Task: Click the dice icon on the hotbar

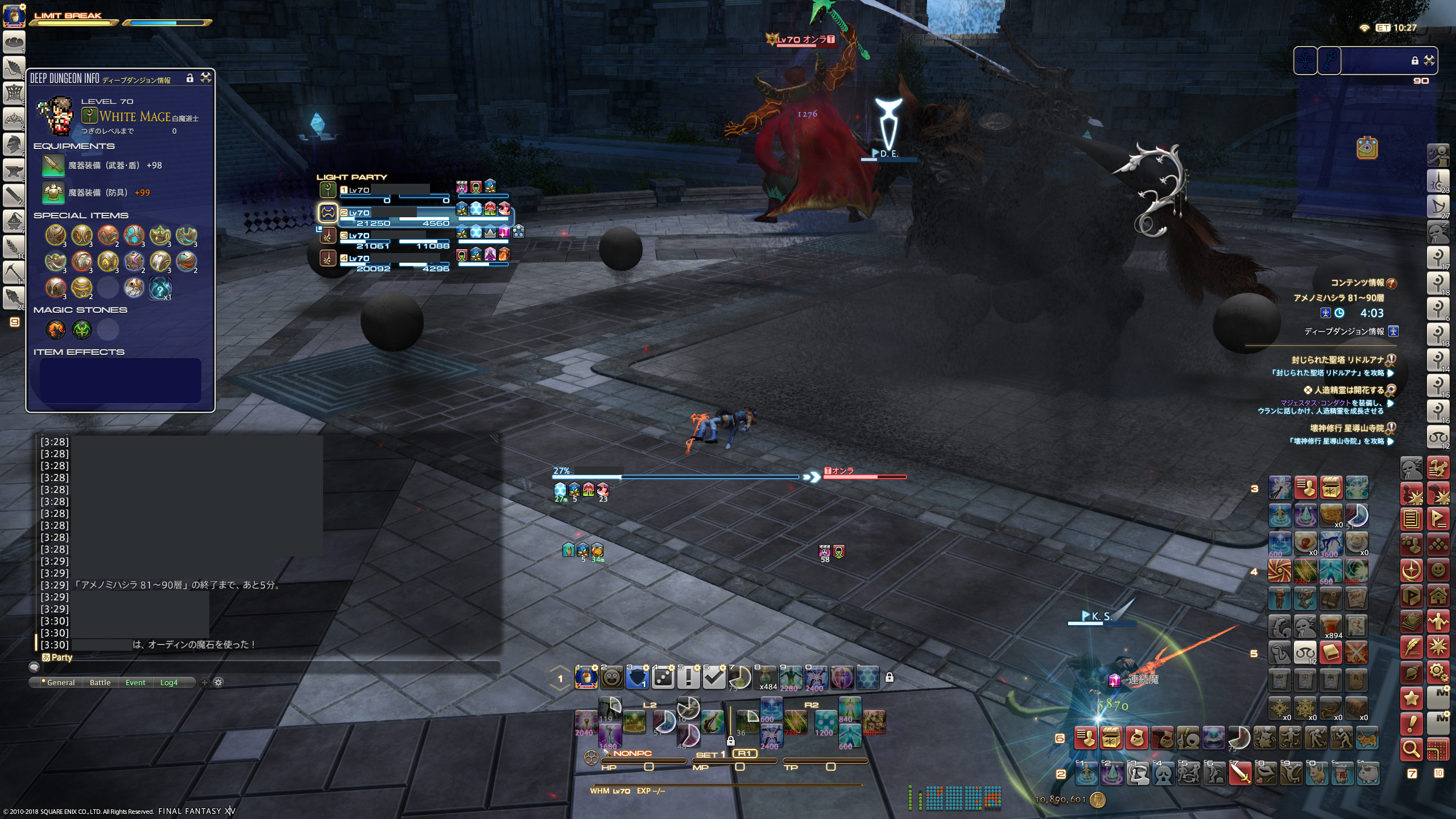Action: (663, 678)
